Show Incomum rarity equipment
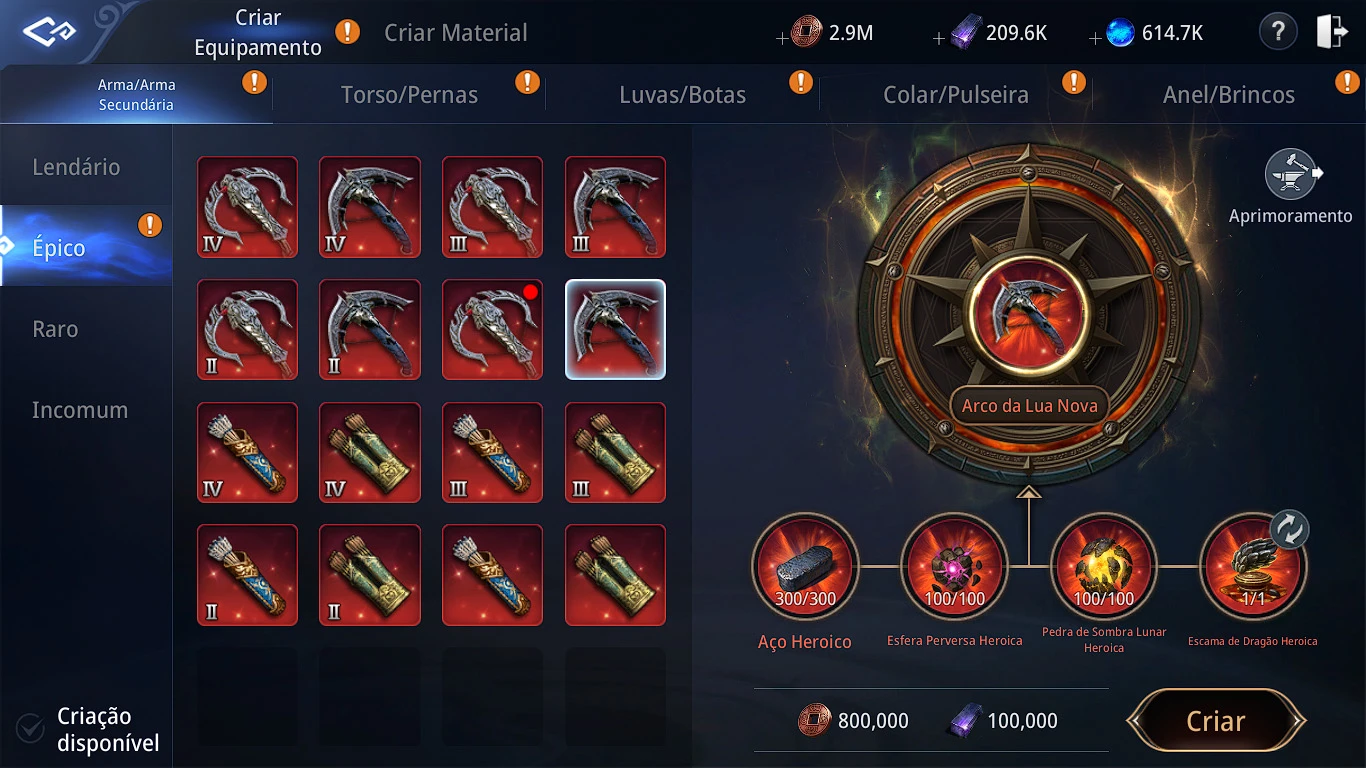 click(x=80, y=410)
